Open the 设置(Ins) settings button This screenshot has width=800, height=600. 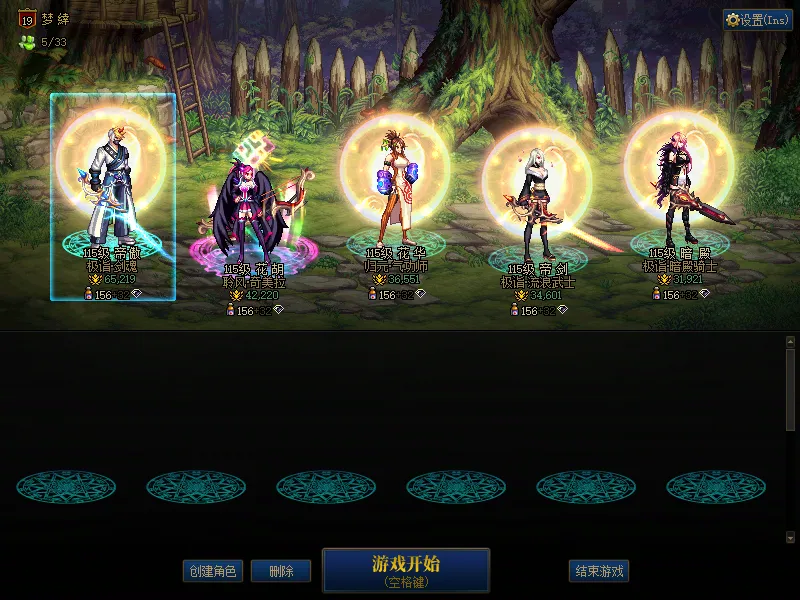(757, 20)
